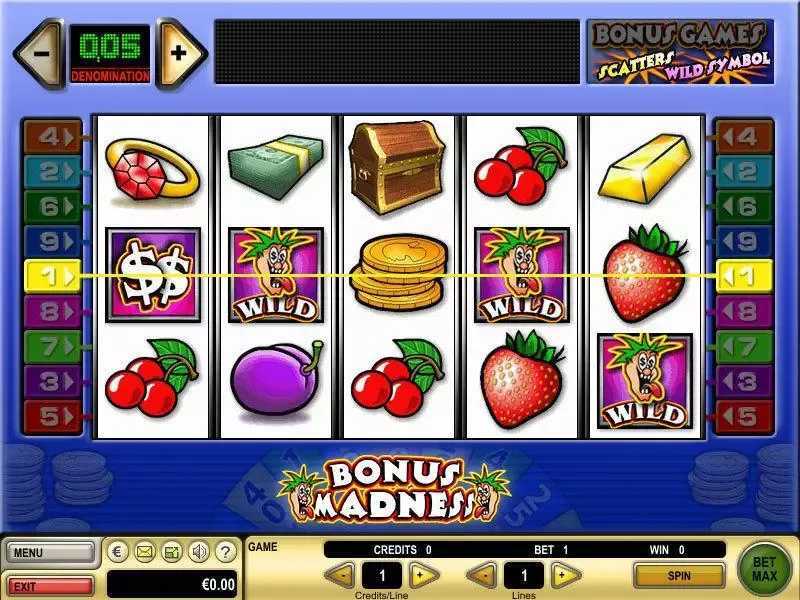This screenshot has width=800, height=600.
Task: Increase the number of Lines
Action: [x=566, y=575]
